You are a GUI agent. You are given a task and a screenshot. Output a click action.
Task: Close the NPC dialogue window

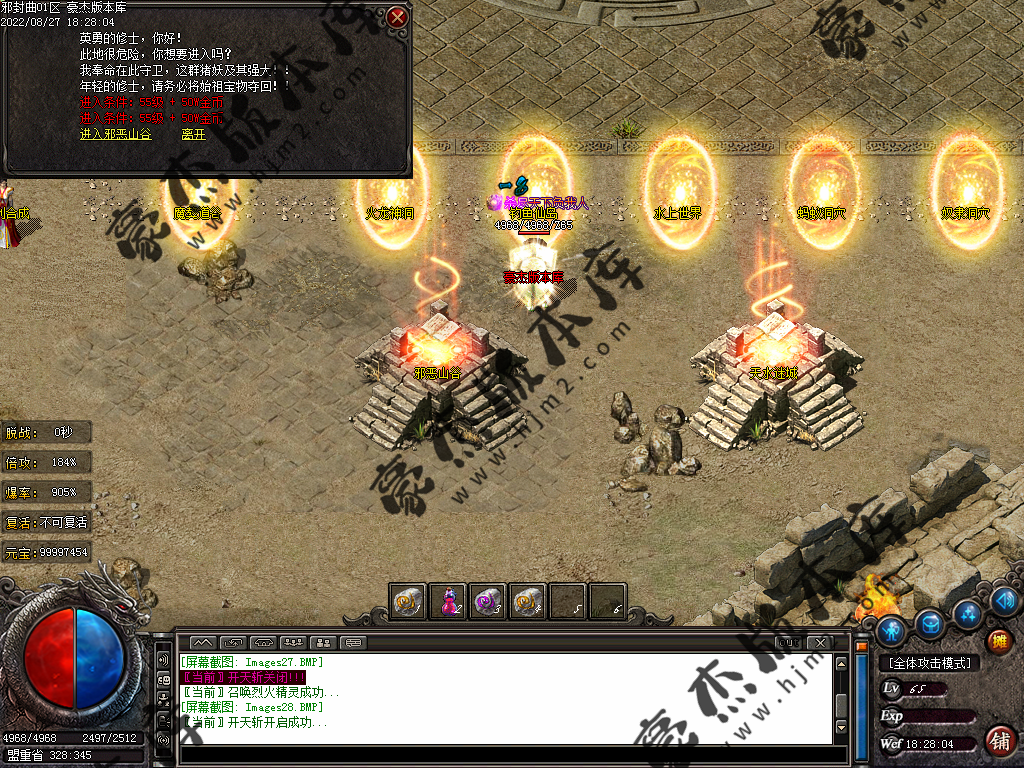[x=397, y=18]
